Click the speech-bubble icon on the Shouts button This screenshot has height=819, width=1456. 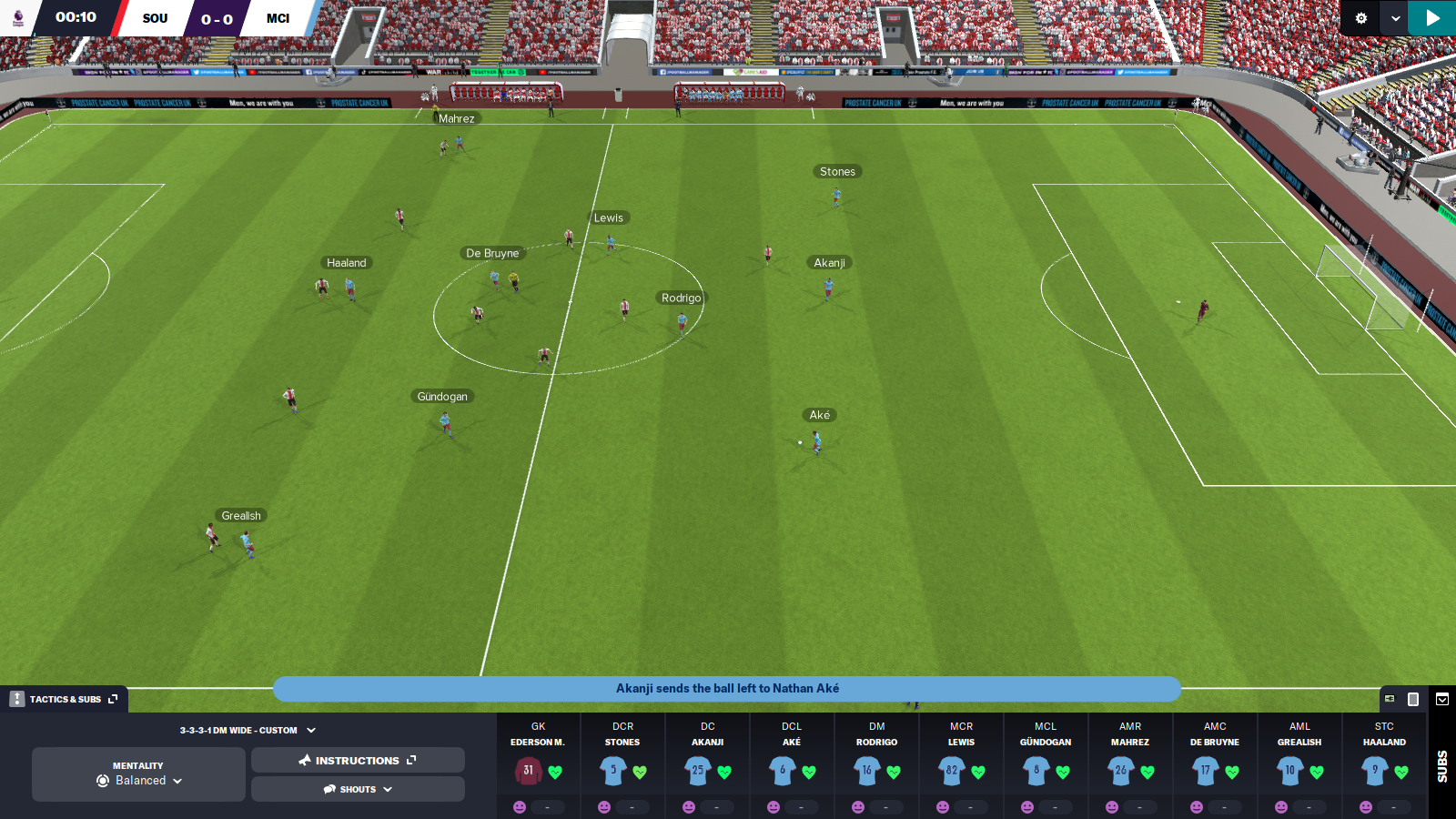(329, 789)
